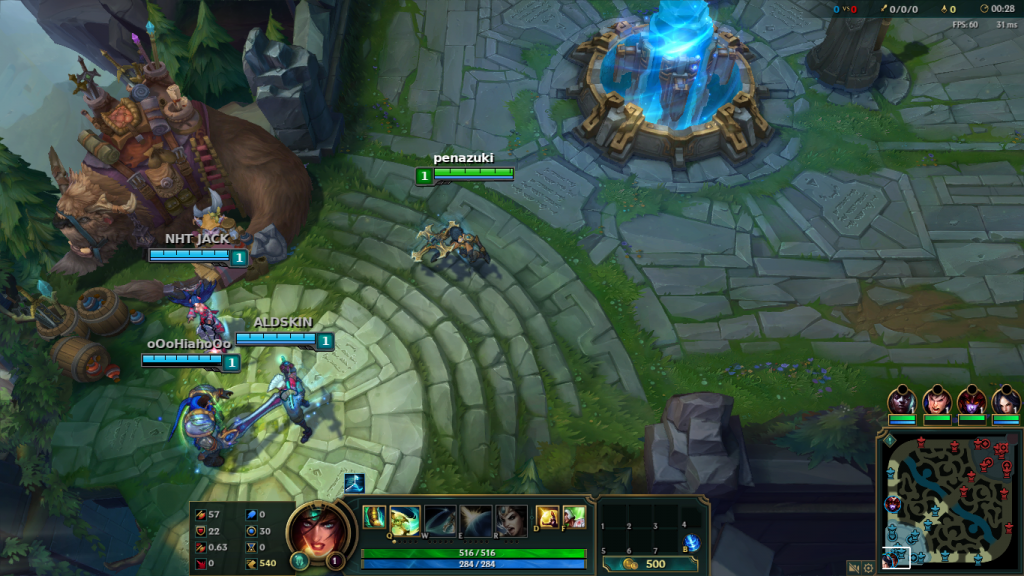Cast the D summoner spell

tap(547, 517)
